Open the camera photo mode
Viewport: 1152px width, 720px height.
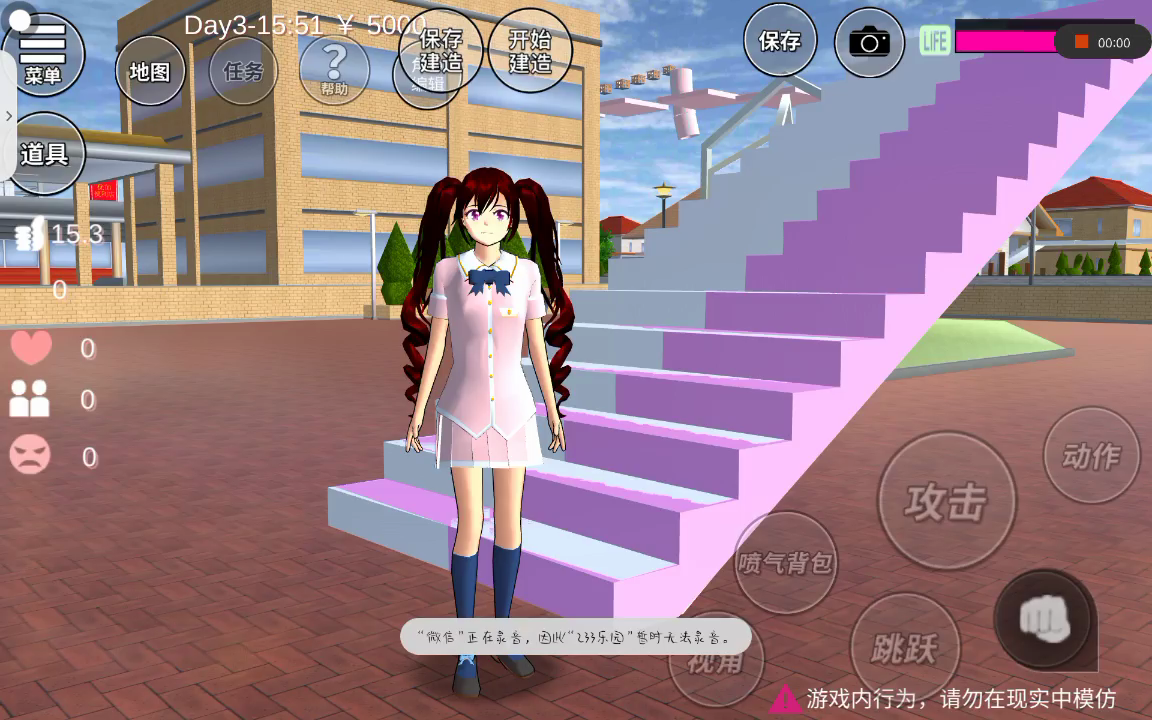pos(869,42)
